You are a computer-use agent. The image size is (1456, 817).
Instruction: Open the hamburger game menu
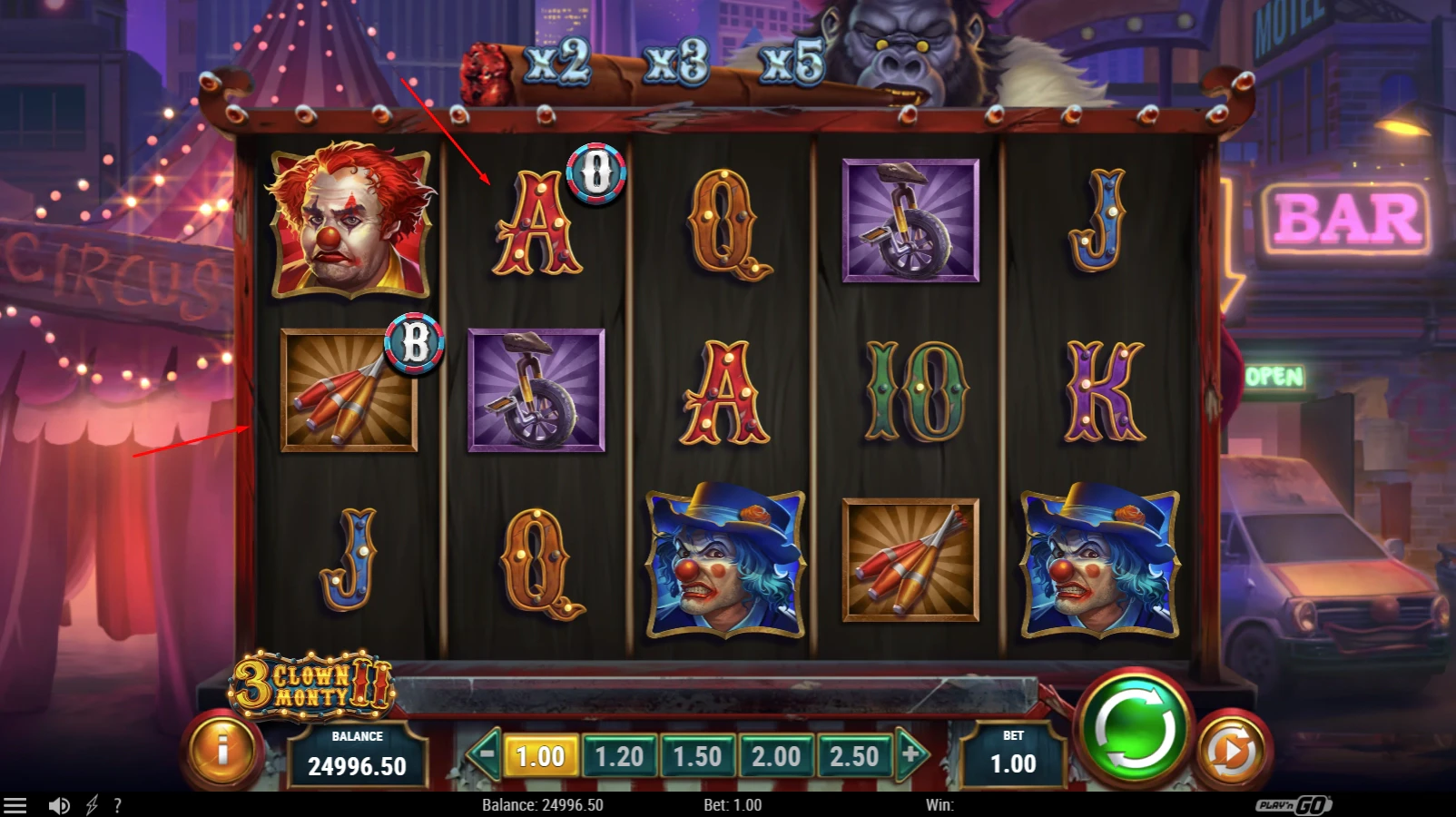tap(15, 804)
